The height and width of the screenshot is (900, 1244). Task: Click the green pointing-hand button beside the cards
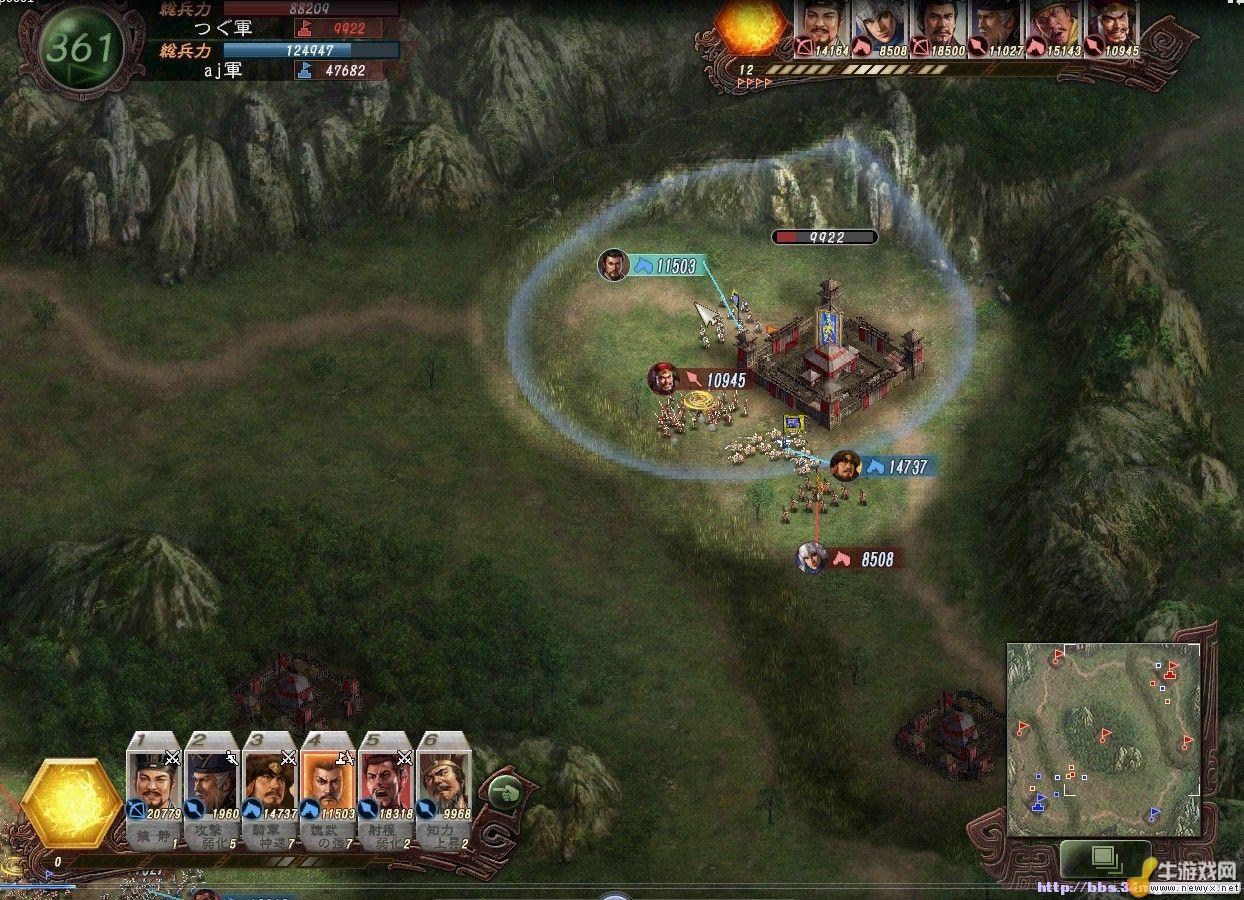click(x=507, y=794)
